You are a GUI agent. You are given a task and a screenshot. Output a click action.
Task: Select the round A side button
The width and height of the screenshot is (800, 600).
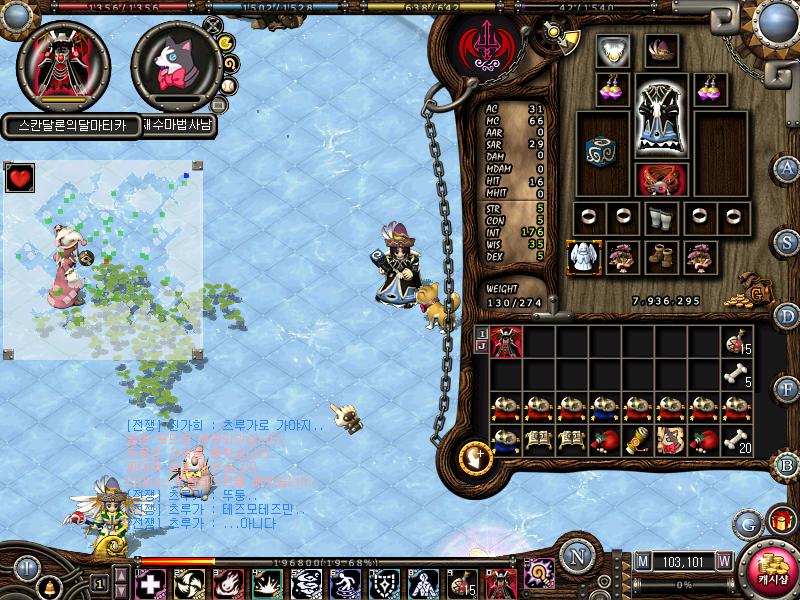click(788, 167)
